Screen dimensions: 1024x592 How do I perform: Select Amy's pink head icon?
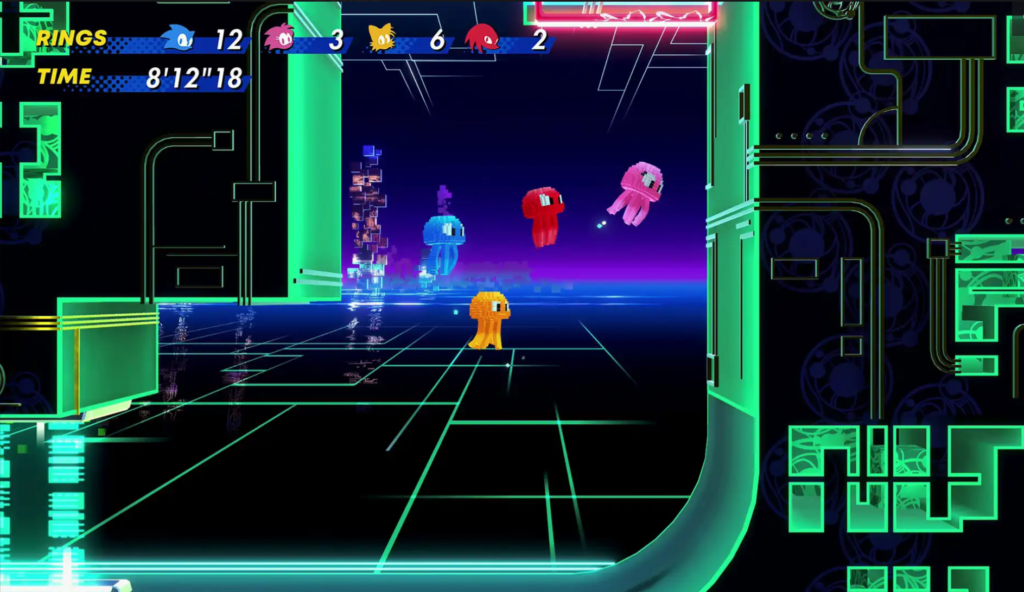(279, 39)
